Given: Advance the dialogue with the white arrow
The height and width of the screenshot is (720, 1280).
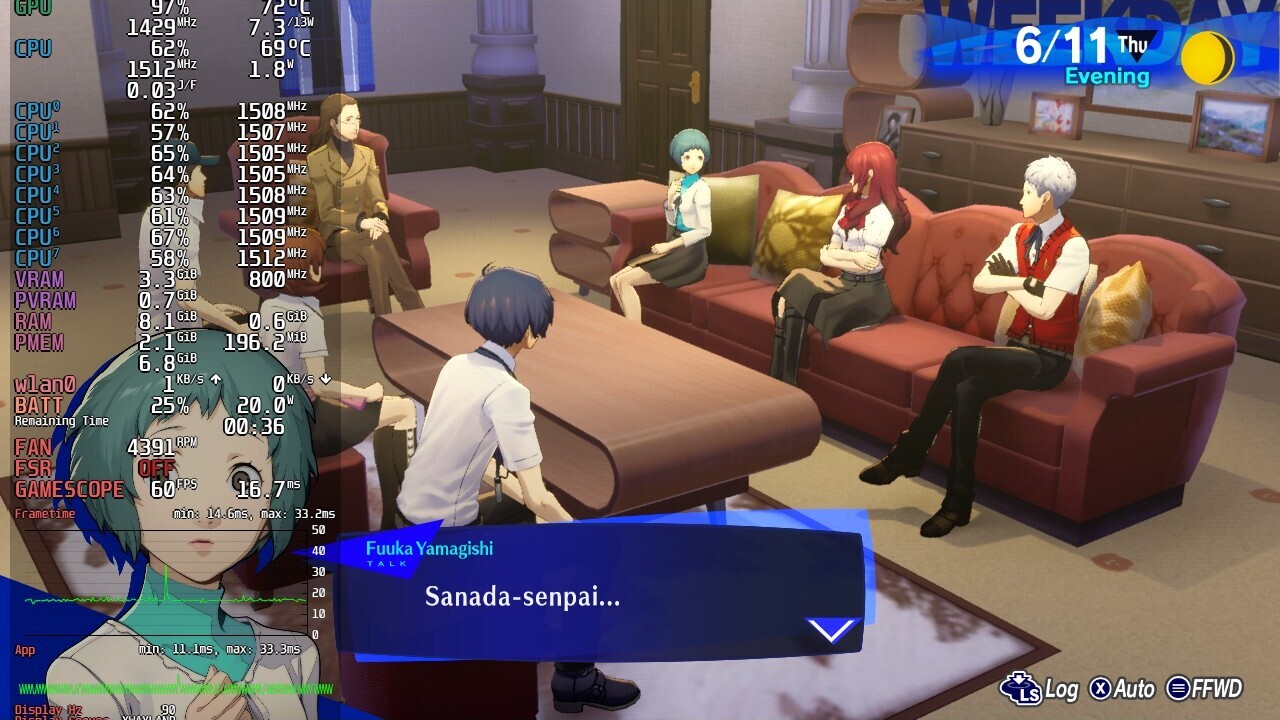Looking at the screenshot, I should point(832,629).
